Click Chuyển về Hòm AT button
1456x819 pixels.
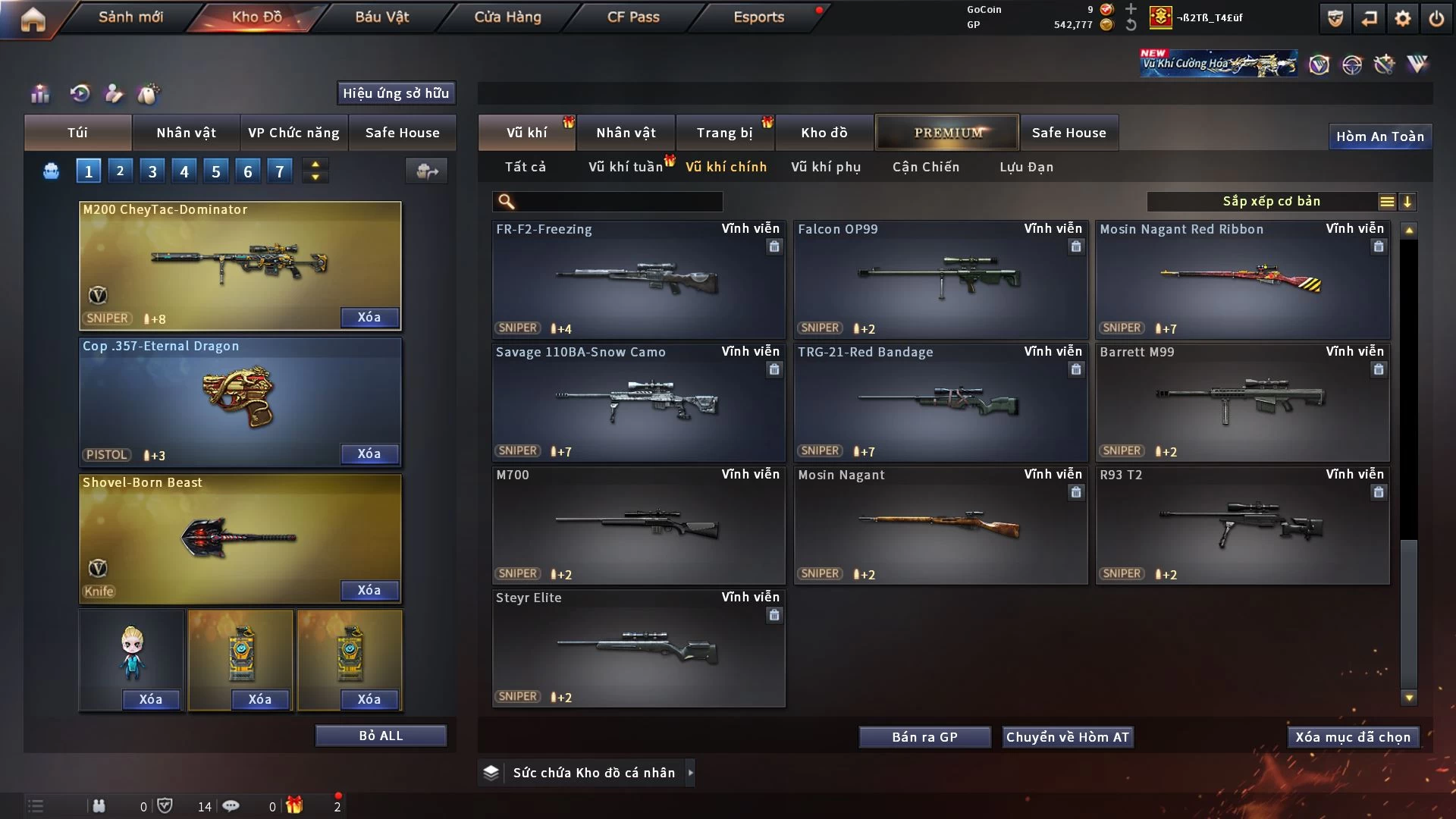(x=1068, y=737)
